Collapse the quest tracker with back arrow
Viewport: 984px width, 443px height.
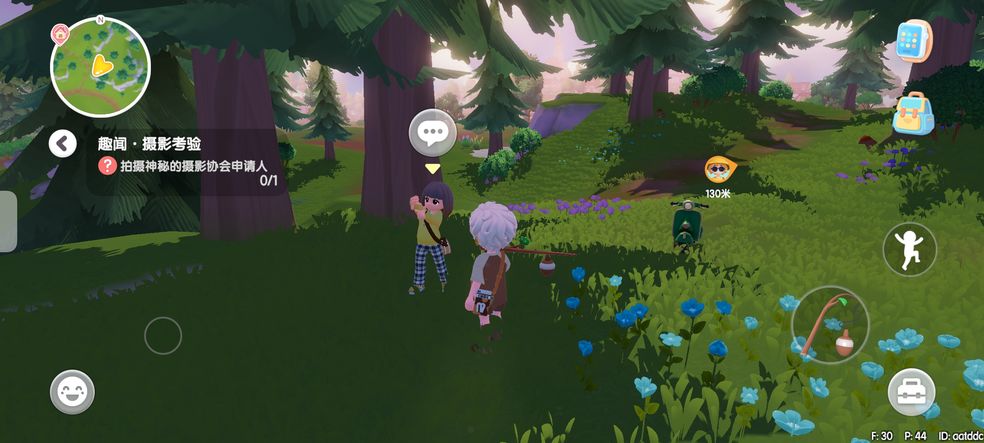tap(63, 144)
